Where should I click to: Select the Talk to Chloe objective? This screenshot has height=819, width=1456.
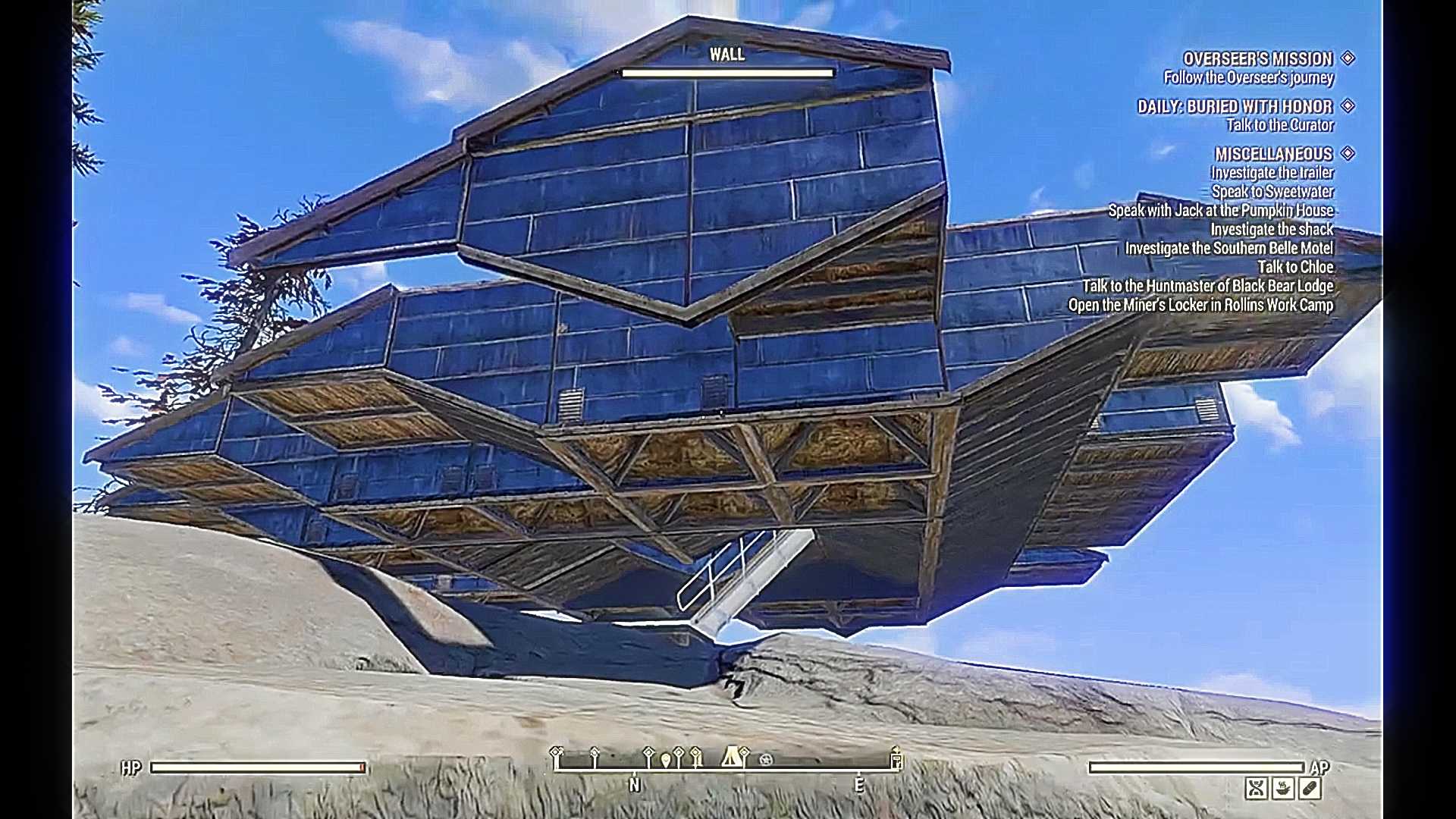pos(1295,267)
